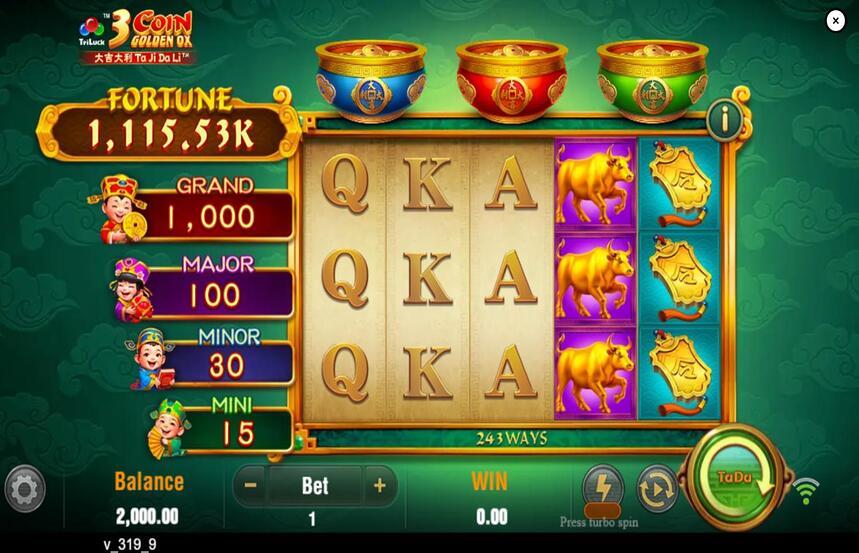Spin the reels with the TaDa button
Viewport: 859px width, 553px height.
click(736, 480)
